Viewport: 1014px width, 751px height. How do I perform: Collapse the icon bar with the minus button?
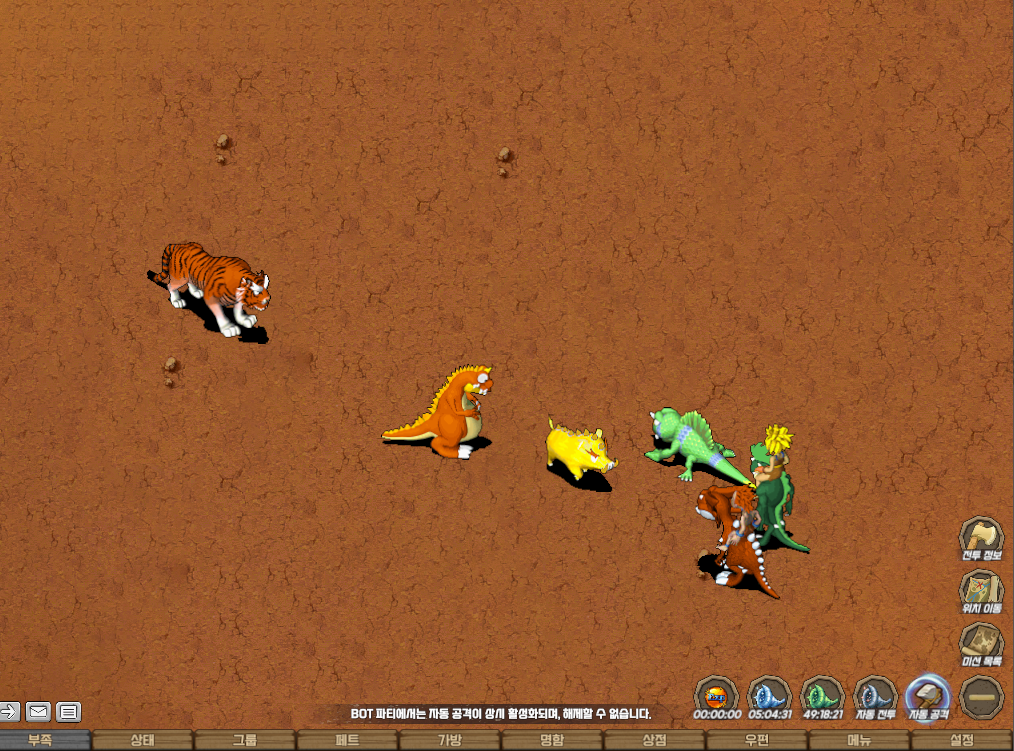tap(982, 695)
